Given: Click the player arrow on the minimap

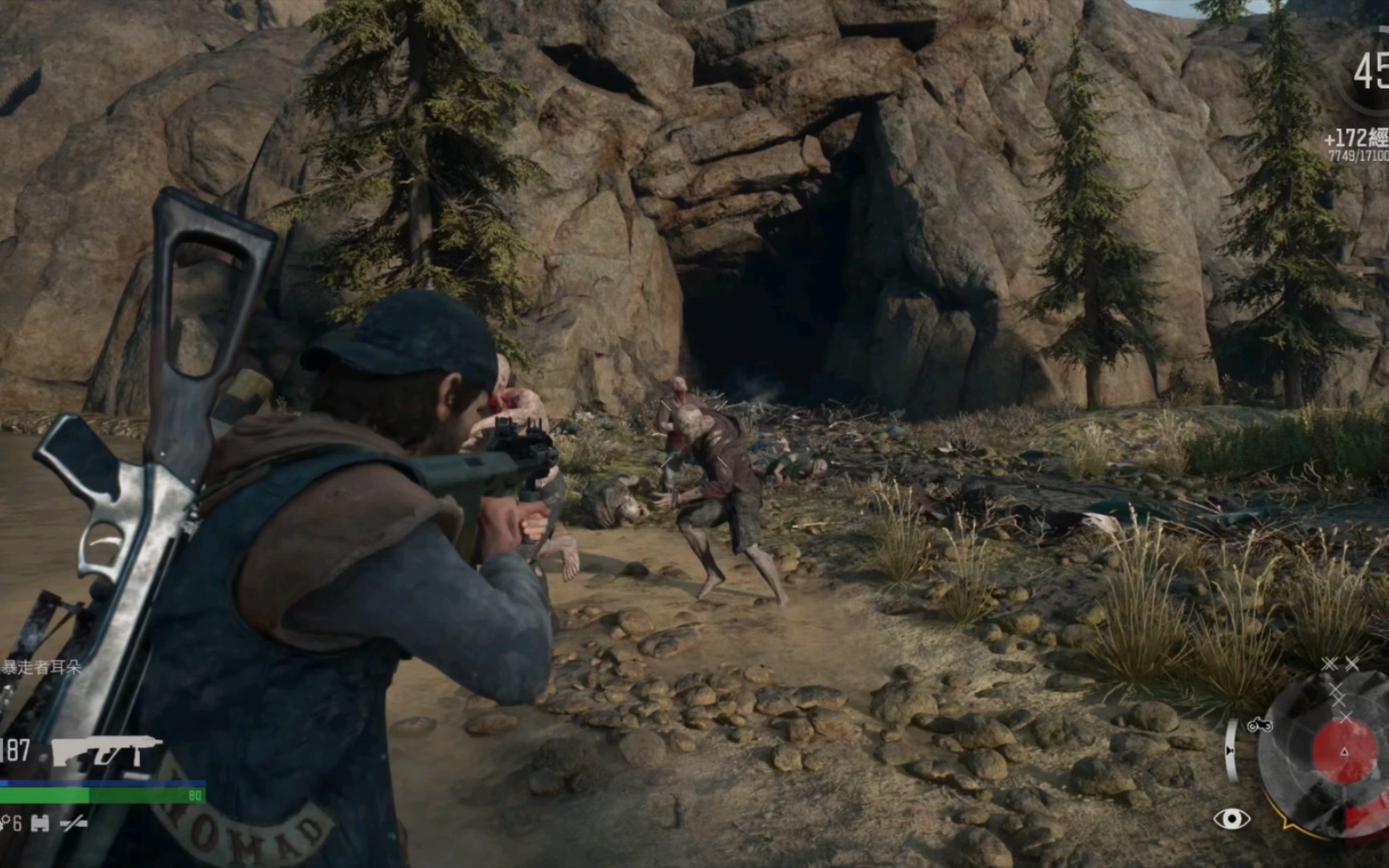Looking at the screenshot, I should 1344,751.
